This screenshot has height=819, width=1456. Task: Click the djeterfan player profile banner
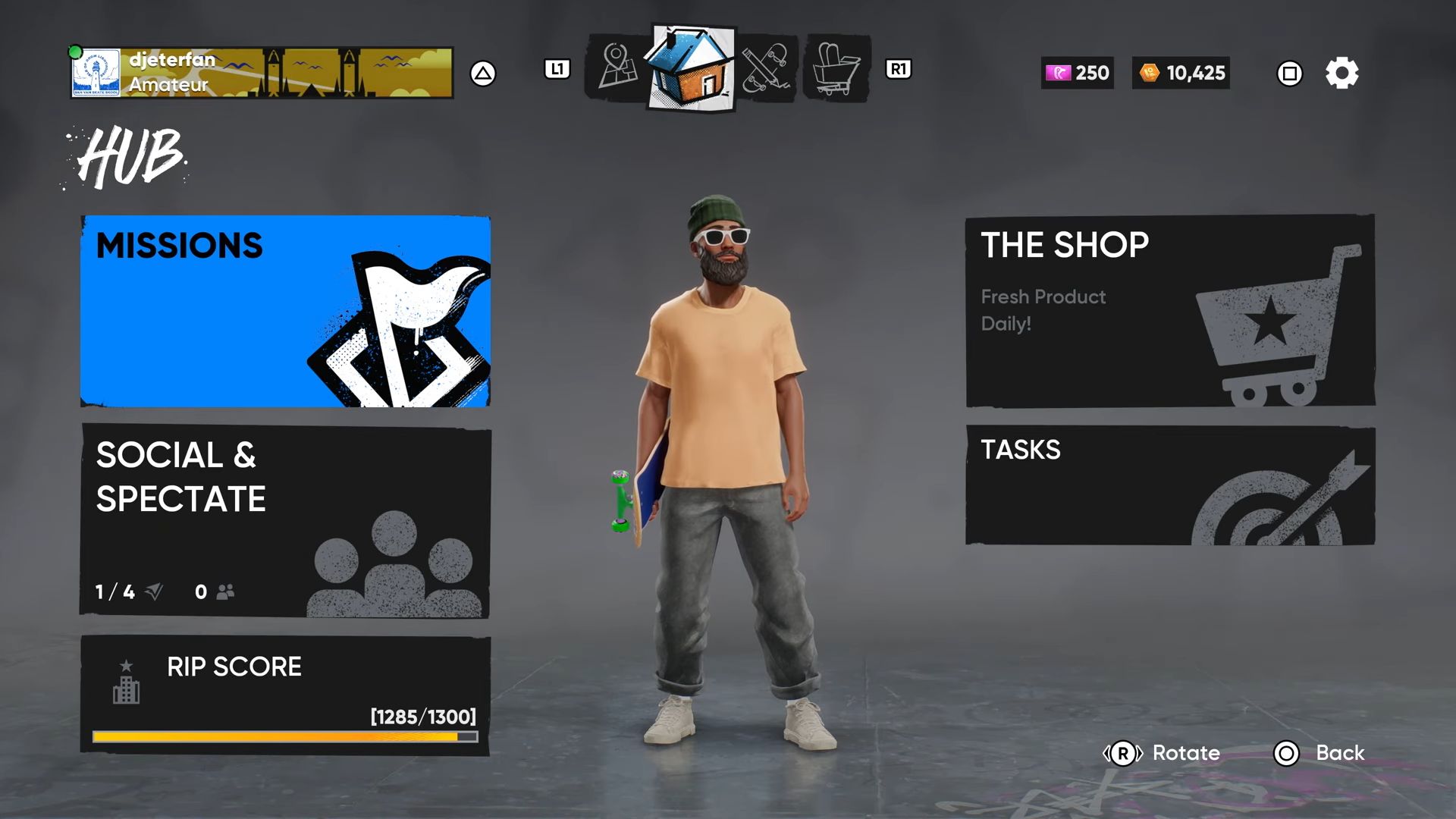pos(262,73)
